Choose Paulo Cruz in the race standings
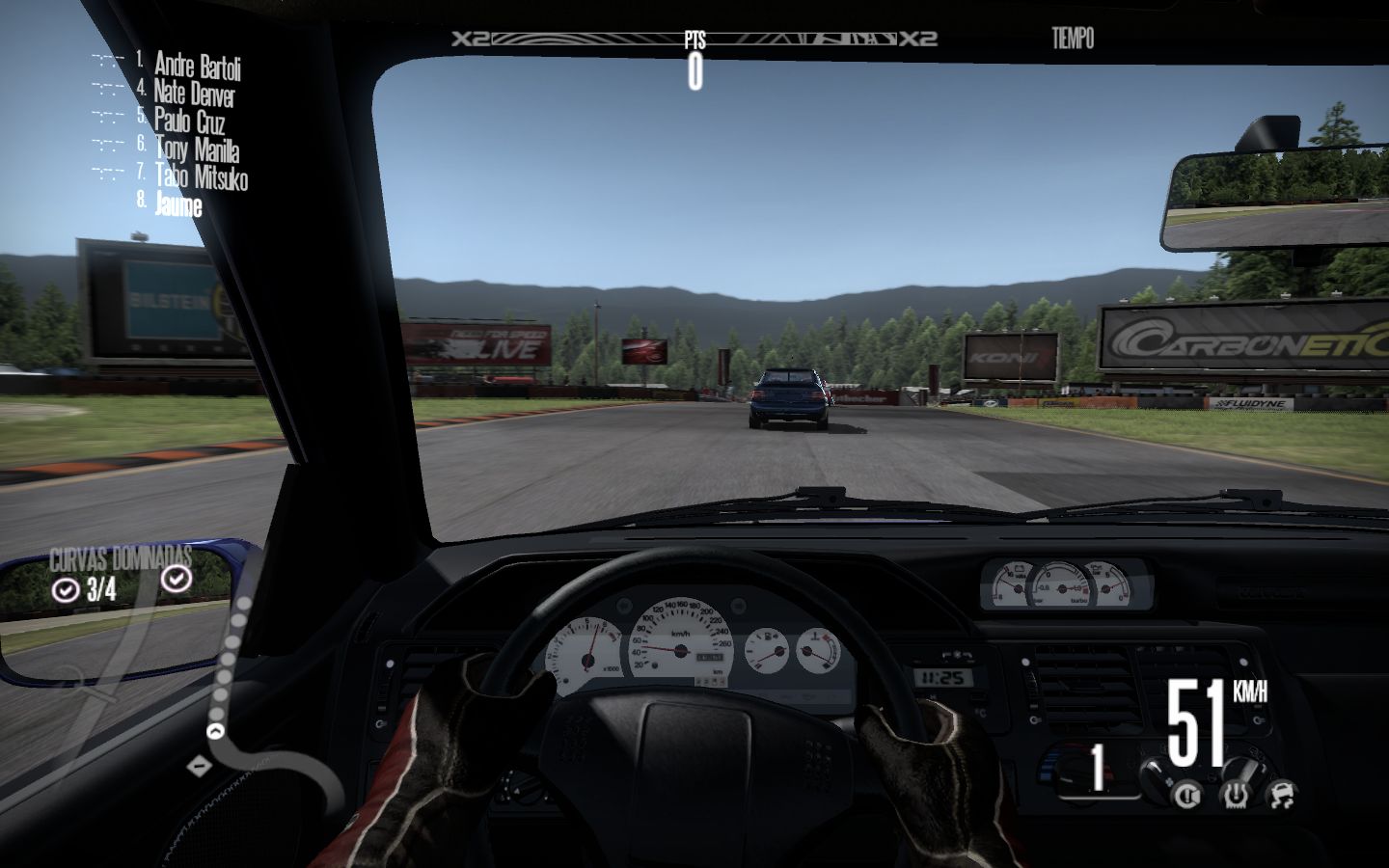 [x=189, y=122]
